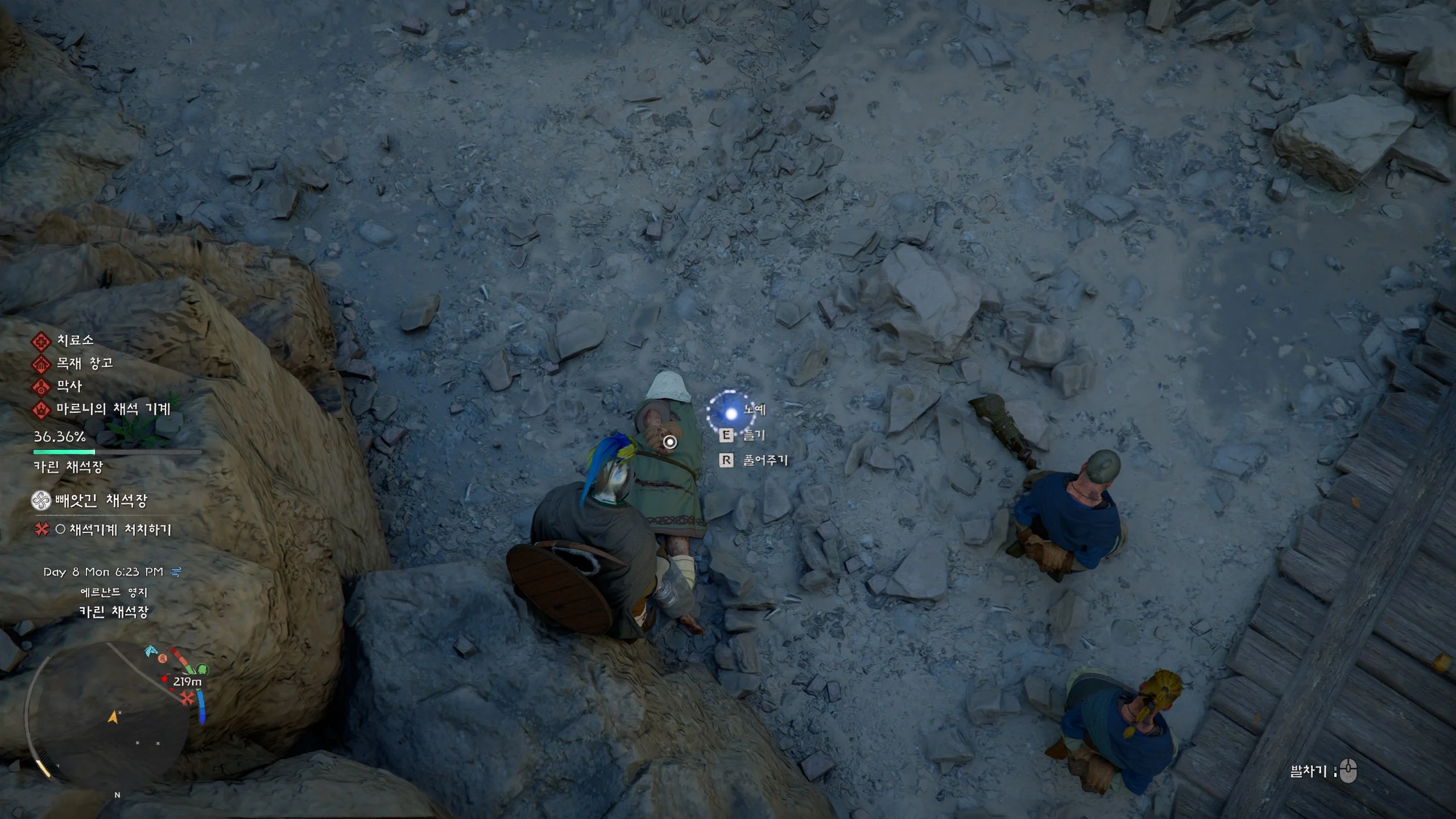The height and width of the screenshot is (819, 1456).
Task: Select the 목재 창고 objective entry
Action: click(84, 363)
